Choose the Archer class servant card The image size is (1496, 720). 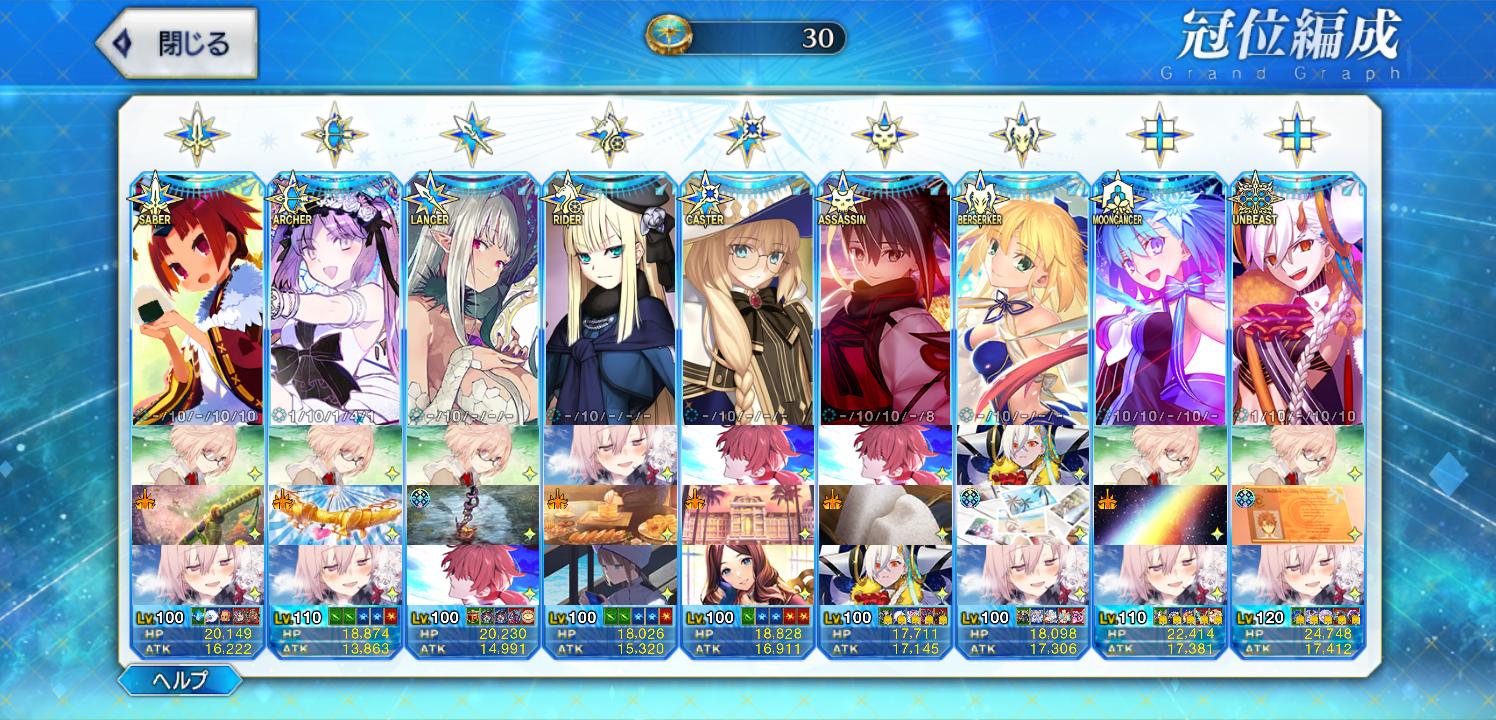pos(335,300)
